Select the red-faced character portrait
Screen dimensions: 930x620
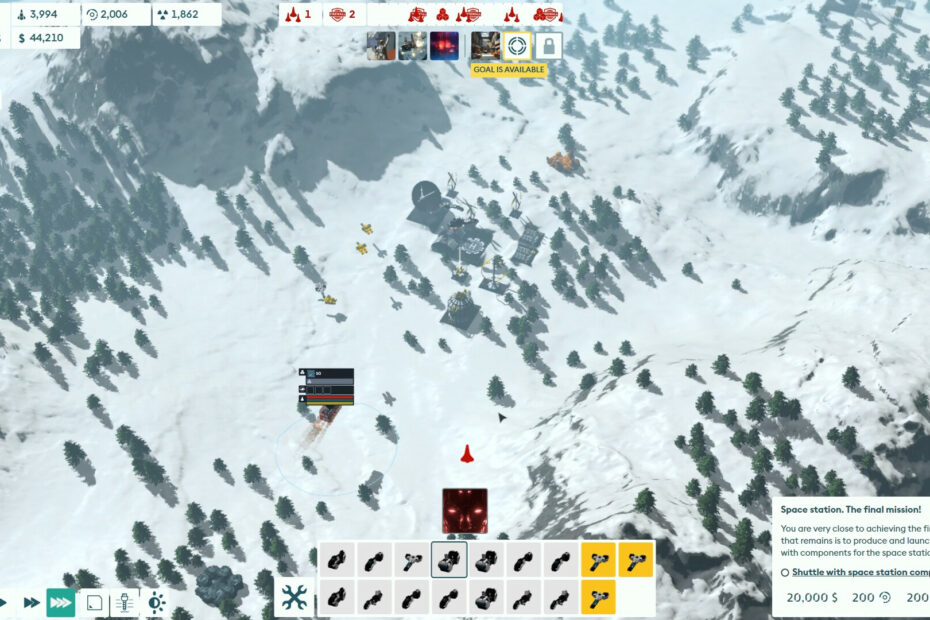pos(465,511)
